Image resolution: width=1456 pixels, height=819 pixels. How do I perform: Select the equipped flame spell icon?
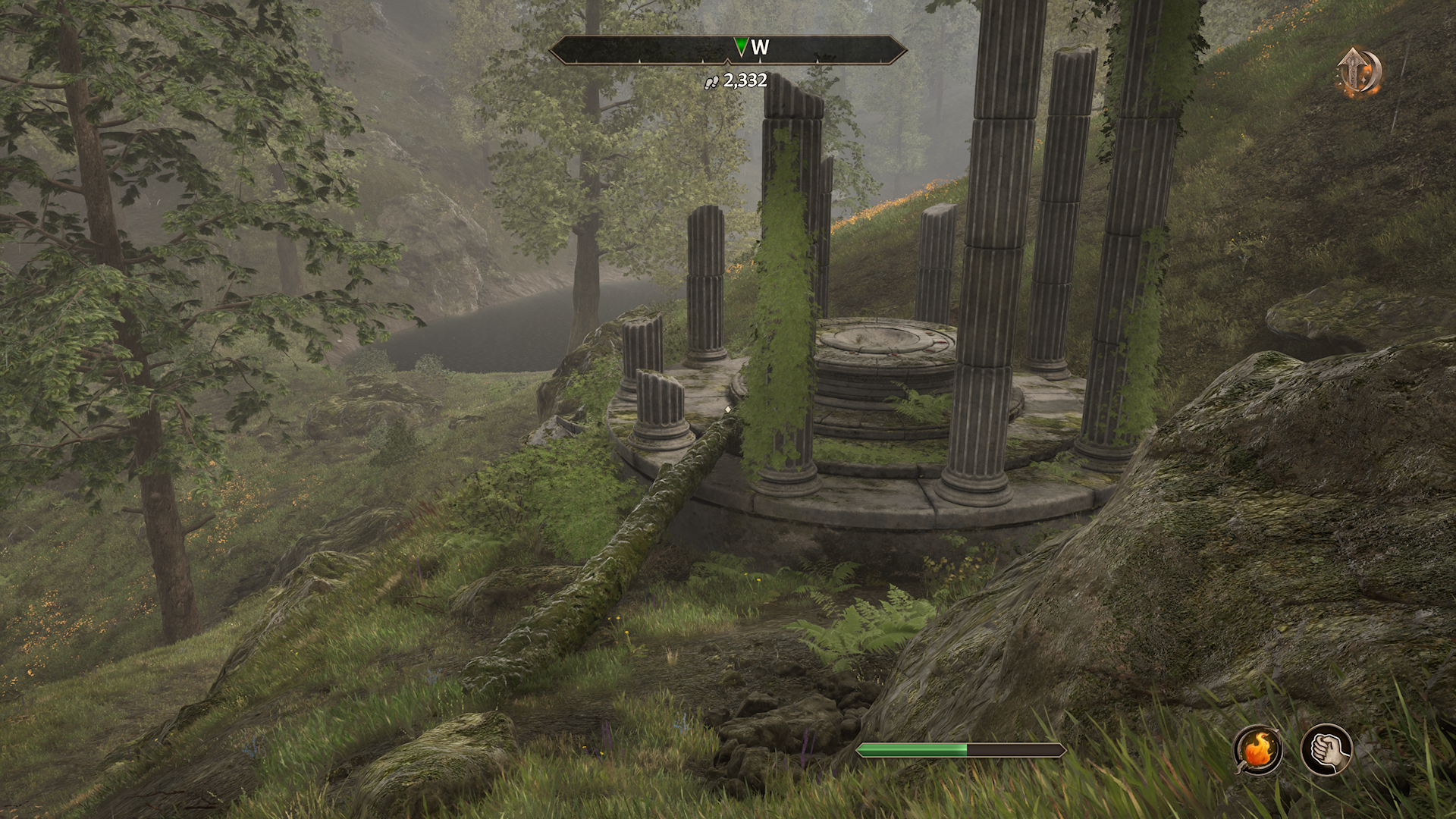pos(1258,749)
